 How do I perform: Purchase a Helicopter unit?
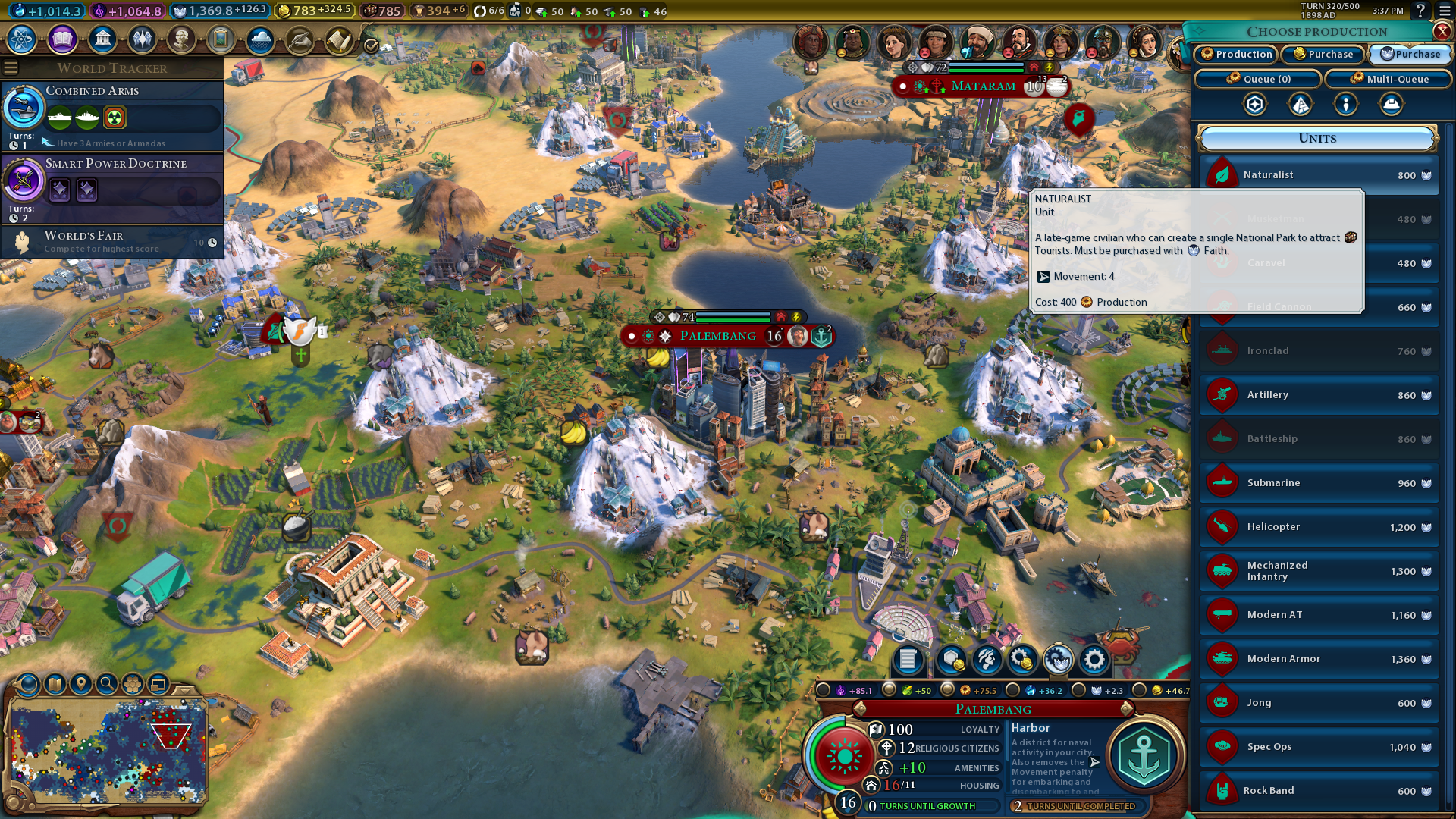pos(1319,527)
